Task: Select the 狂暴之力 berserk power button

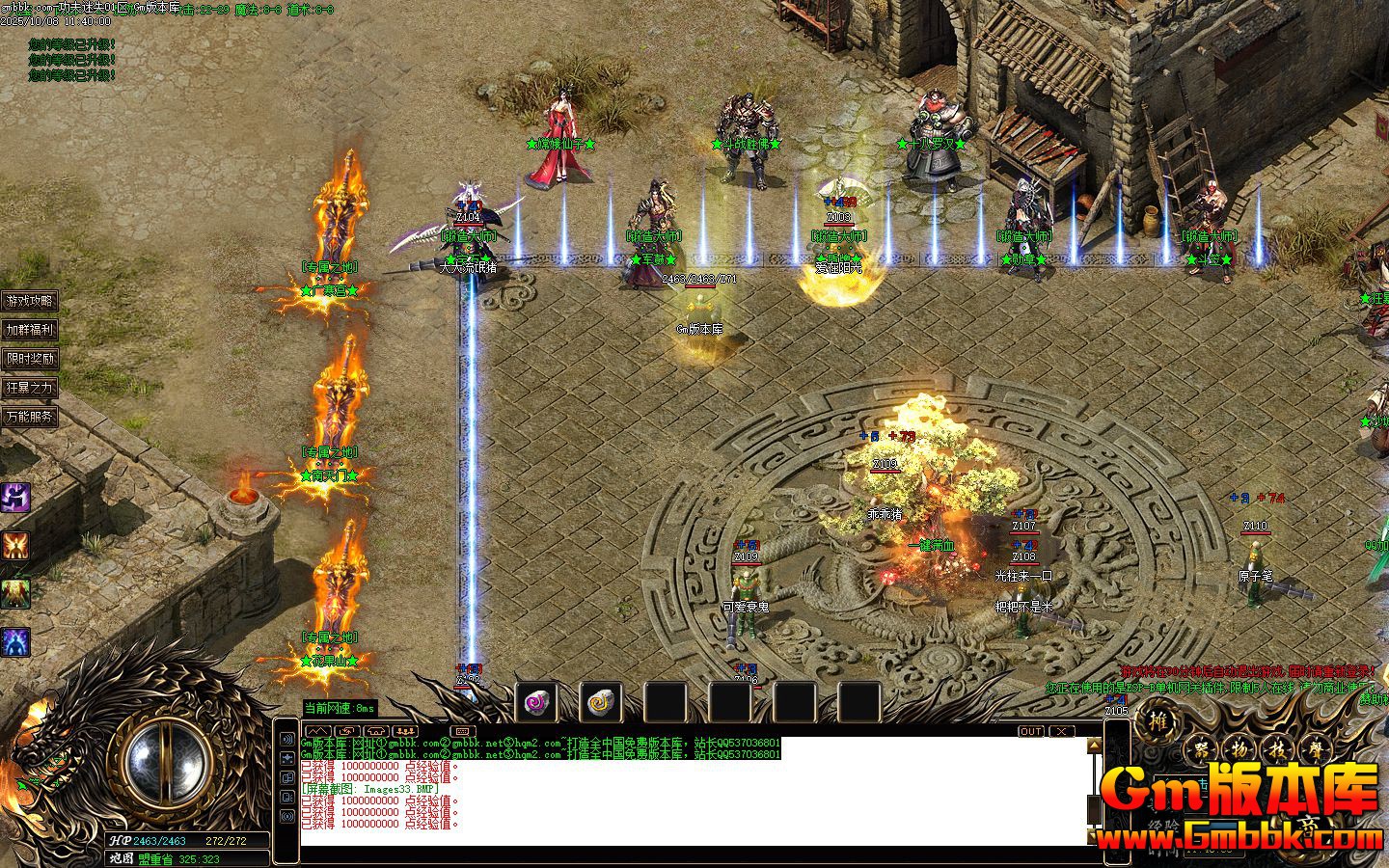Action: click(30, 388)
